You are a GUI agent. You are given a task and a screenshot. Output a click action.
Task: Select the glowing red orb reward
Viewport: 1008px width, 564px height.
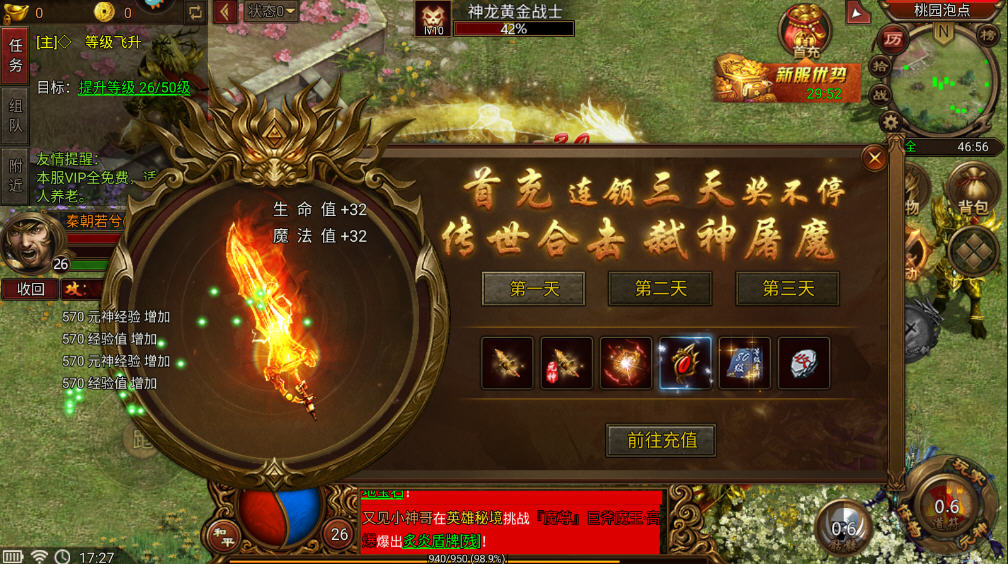pos(626,363)
